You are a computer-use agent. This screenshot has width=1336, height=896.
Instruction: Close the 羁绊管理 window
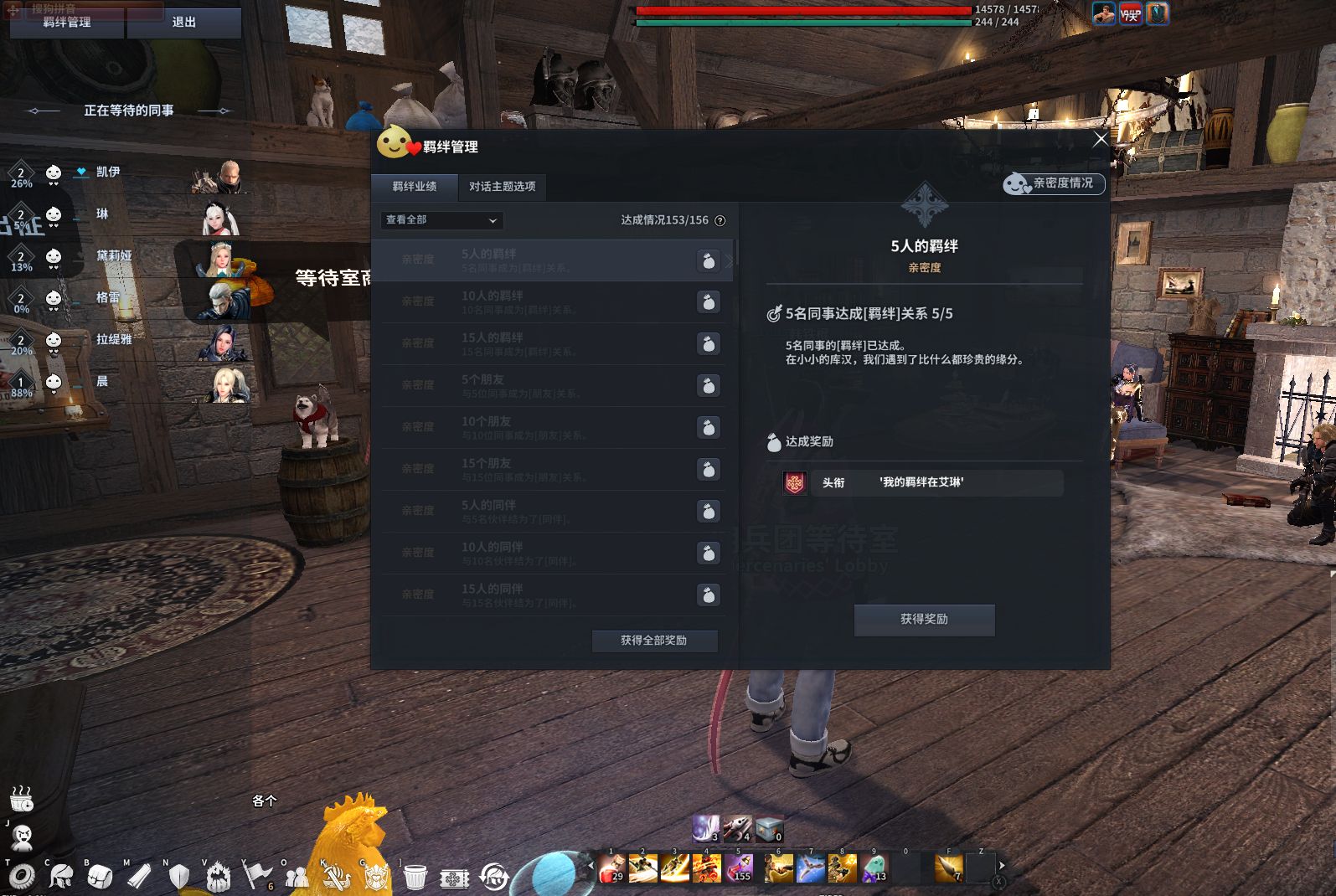[x=1101, y=140]
